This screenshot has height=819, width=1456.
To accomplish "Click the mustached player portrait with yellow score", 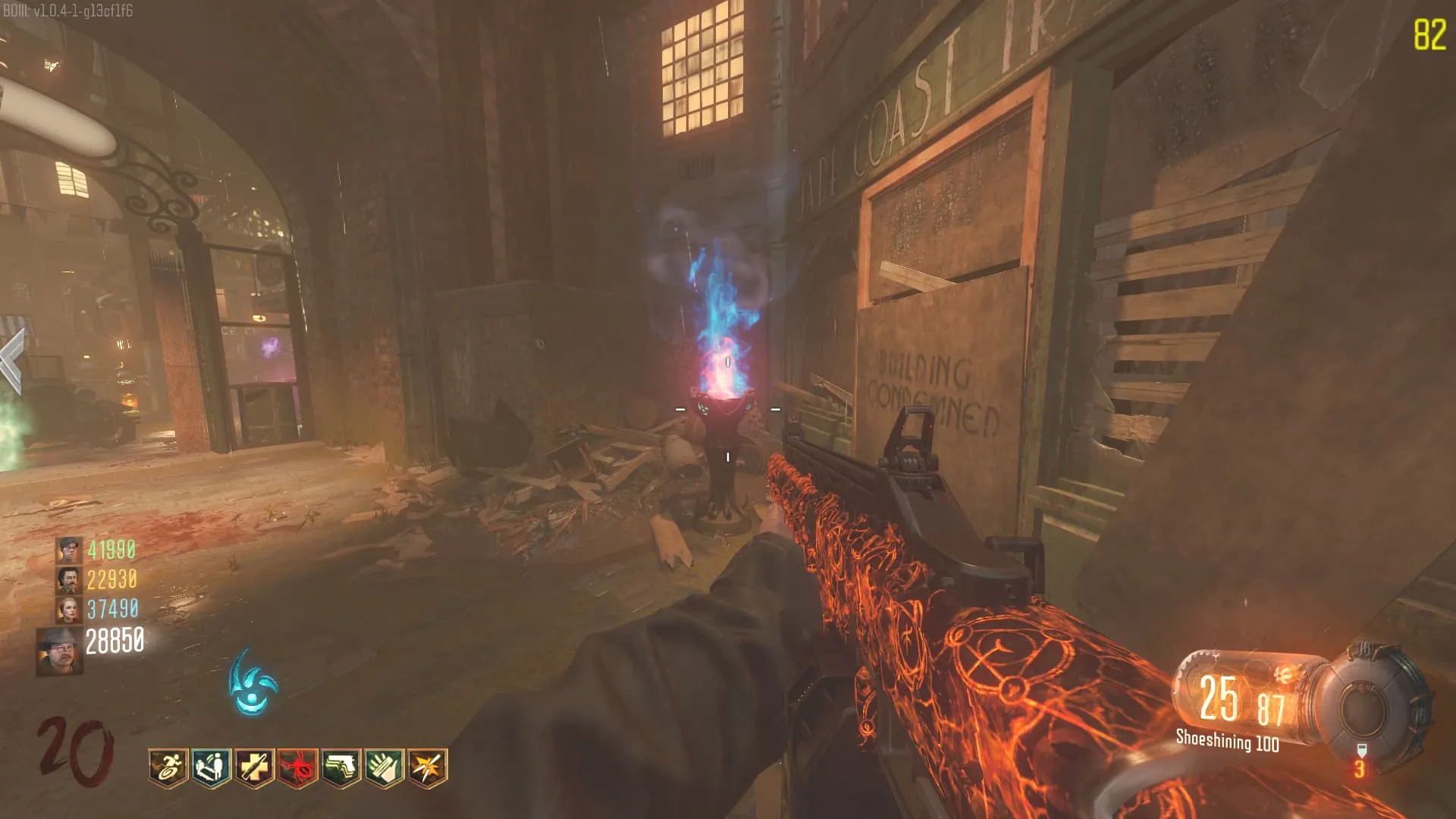I will [68, 579].
